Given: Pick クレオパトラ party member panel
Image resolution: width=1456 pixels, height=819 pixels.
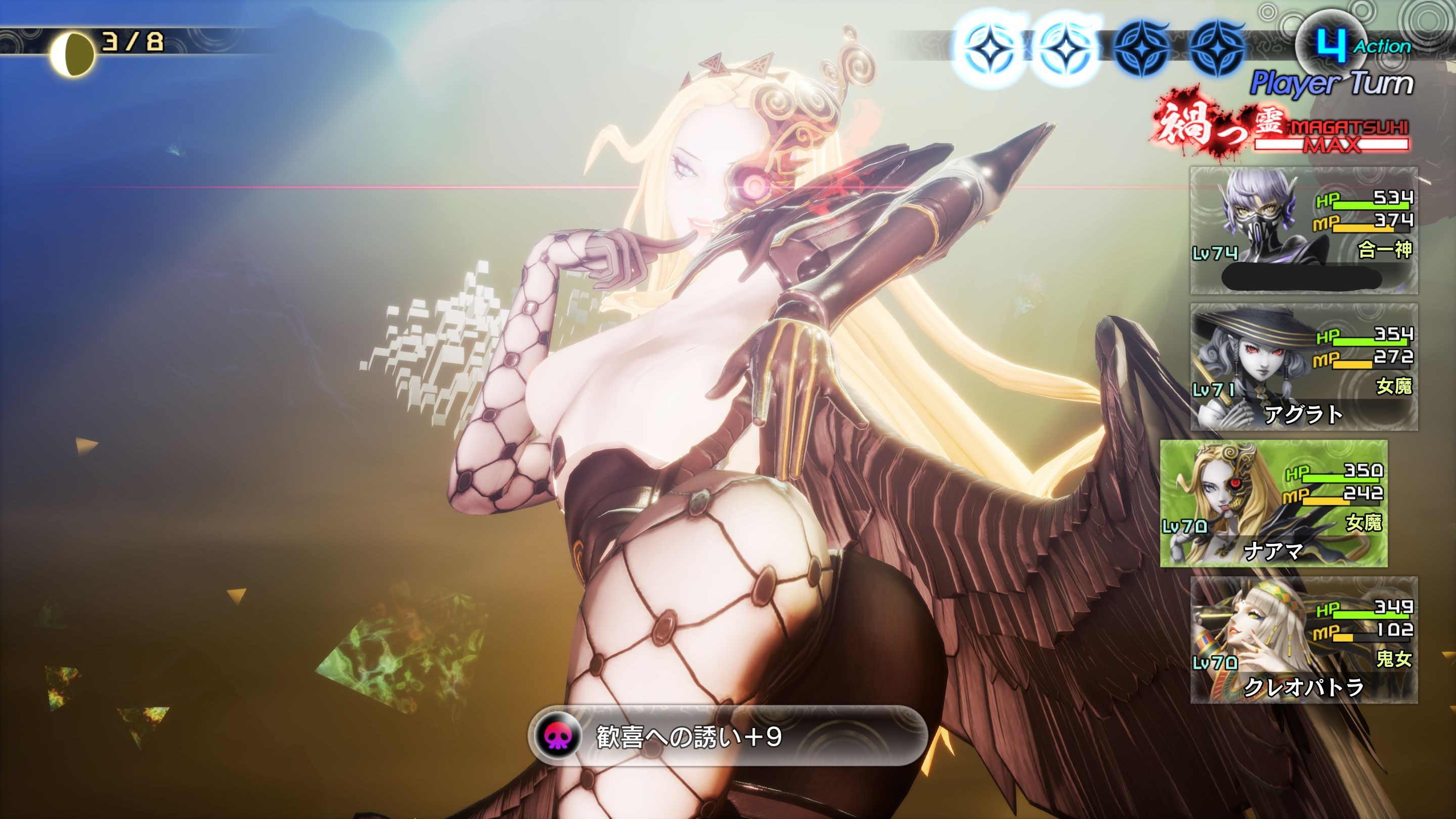Looking at the screenshot, I should click(x=1303, y=640).
